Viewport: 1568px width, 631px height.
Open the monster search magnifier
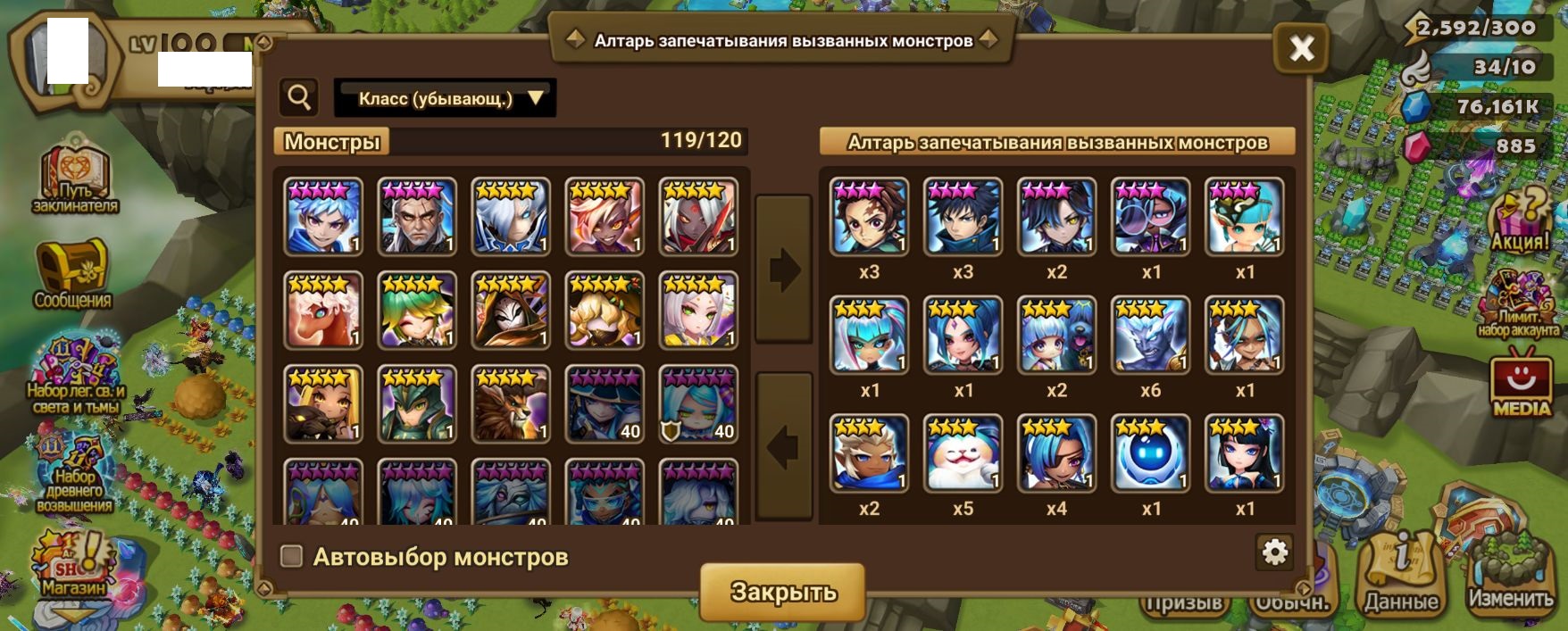click(x=300, y=97)
